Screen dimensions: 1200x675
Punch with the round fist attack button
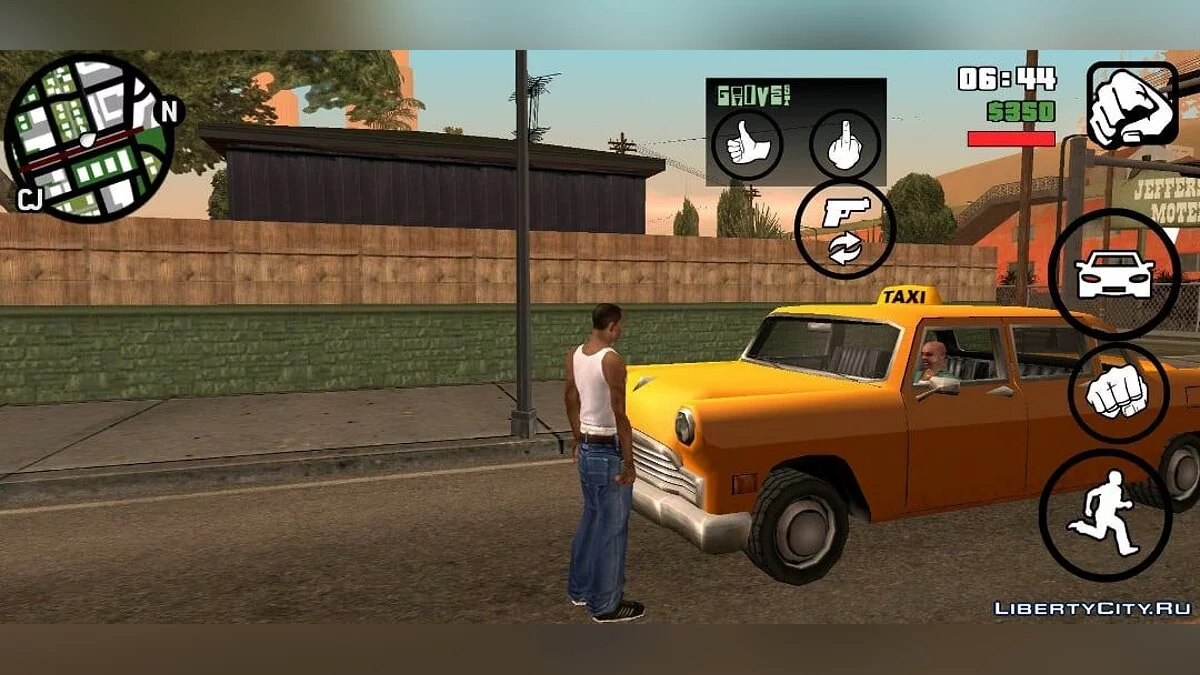[x=1118, y=393]
